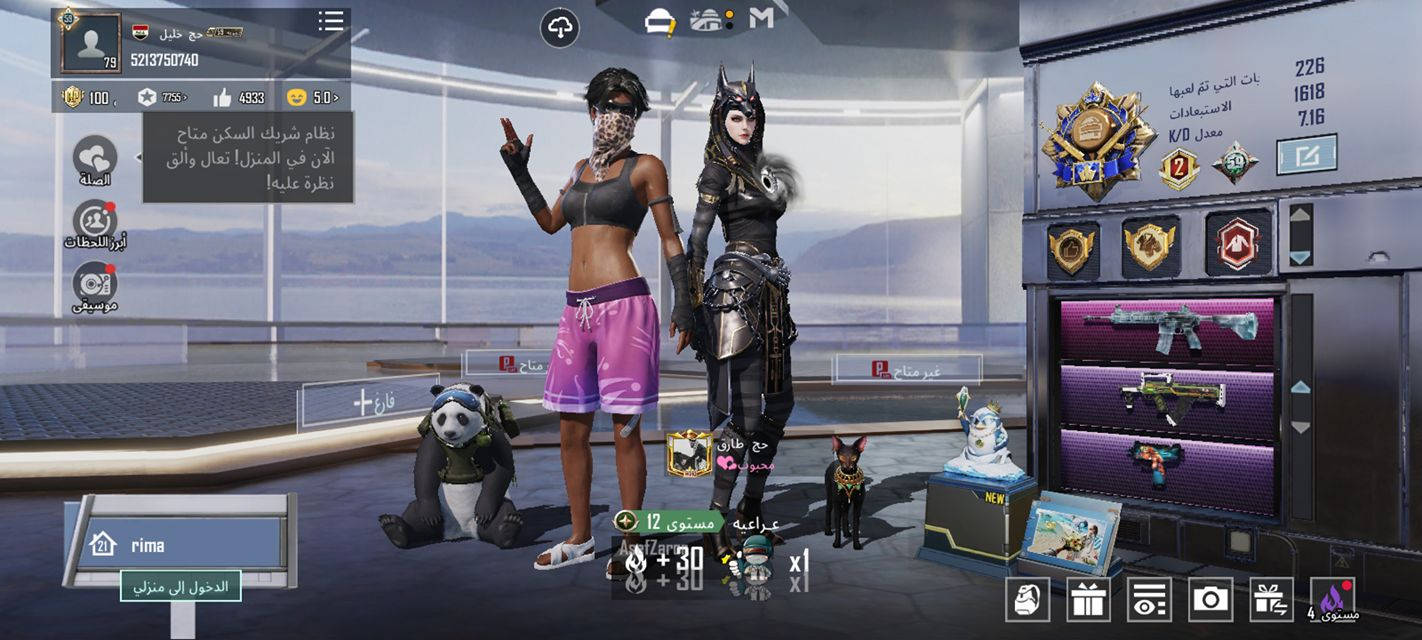The height and width of the screenshot is (640, 1422).
Task: Open the eye list view button
Action: (x=1149, y=599)
